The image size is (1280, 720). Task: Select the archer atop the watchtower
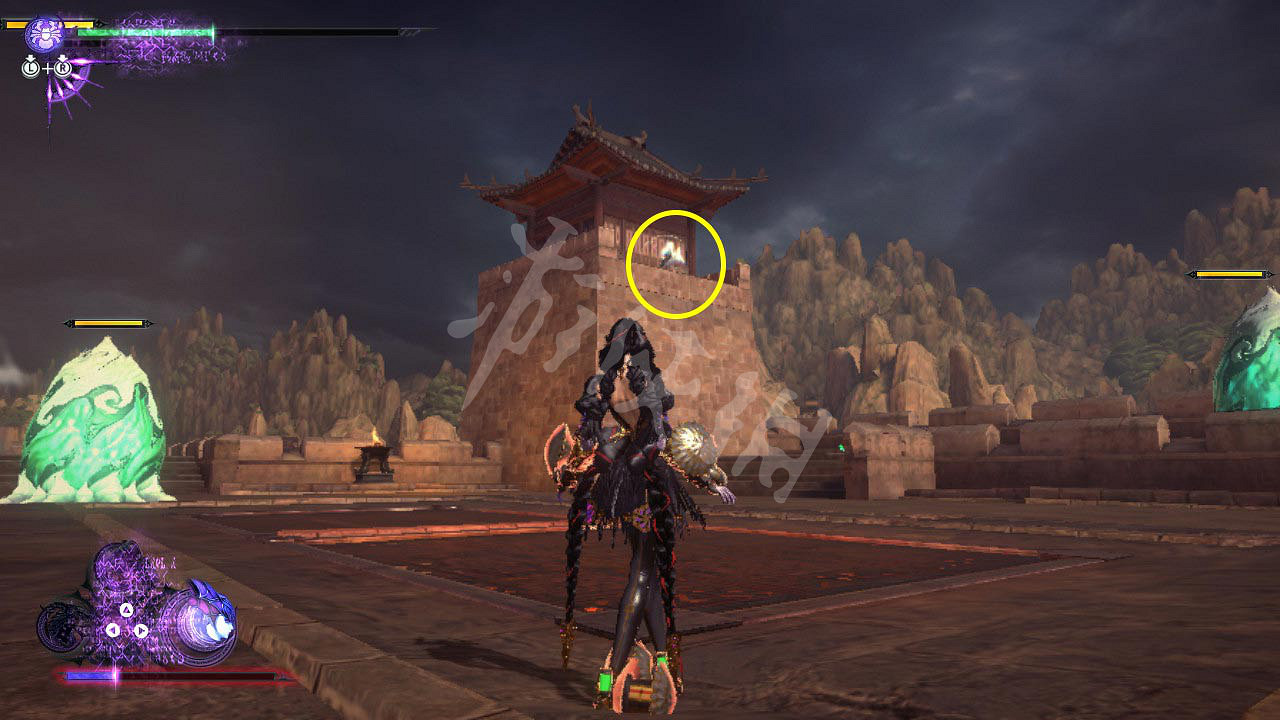click(668, 258)
